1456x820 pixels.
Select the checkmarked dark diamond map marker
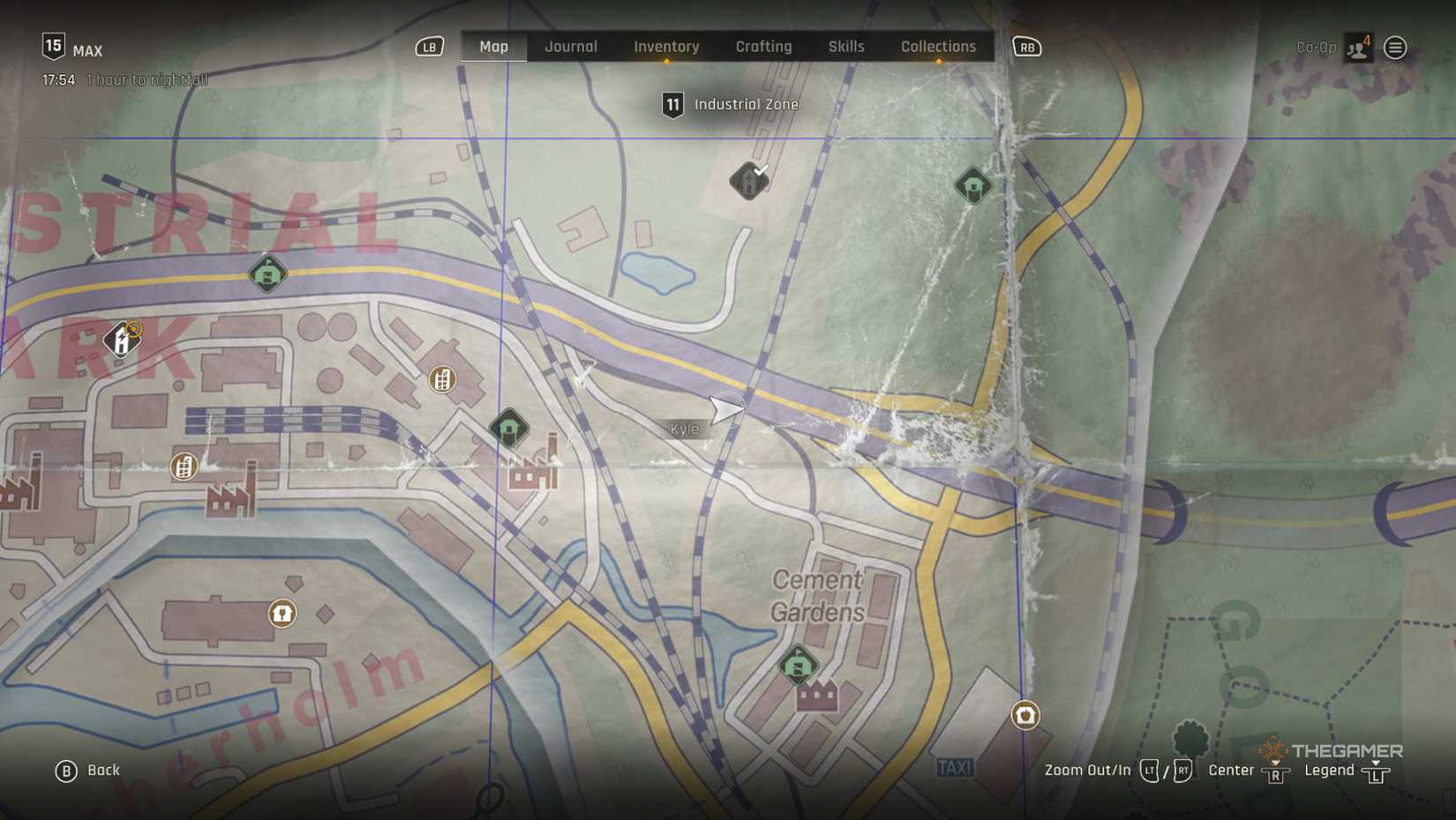coord(749,181)
